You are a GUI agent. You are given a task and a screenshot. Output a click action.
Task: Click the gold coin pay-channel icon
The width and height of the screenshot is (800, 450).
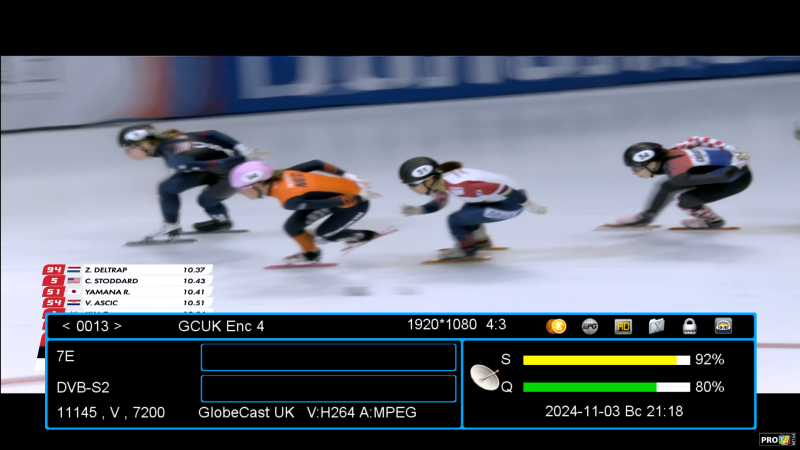pos(556,326)
